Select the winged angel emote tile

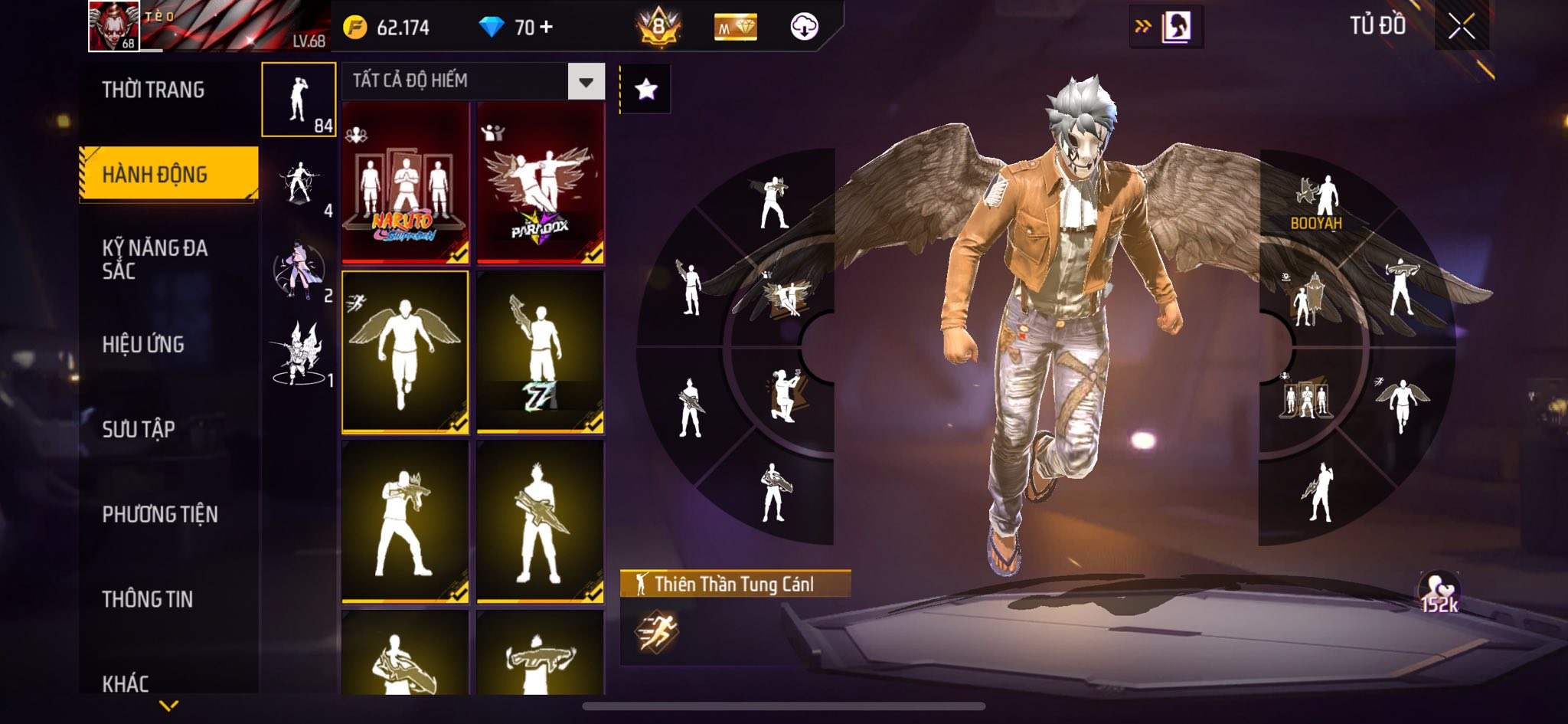405,352
